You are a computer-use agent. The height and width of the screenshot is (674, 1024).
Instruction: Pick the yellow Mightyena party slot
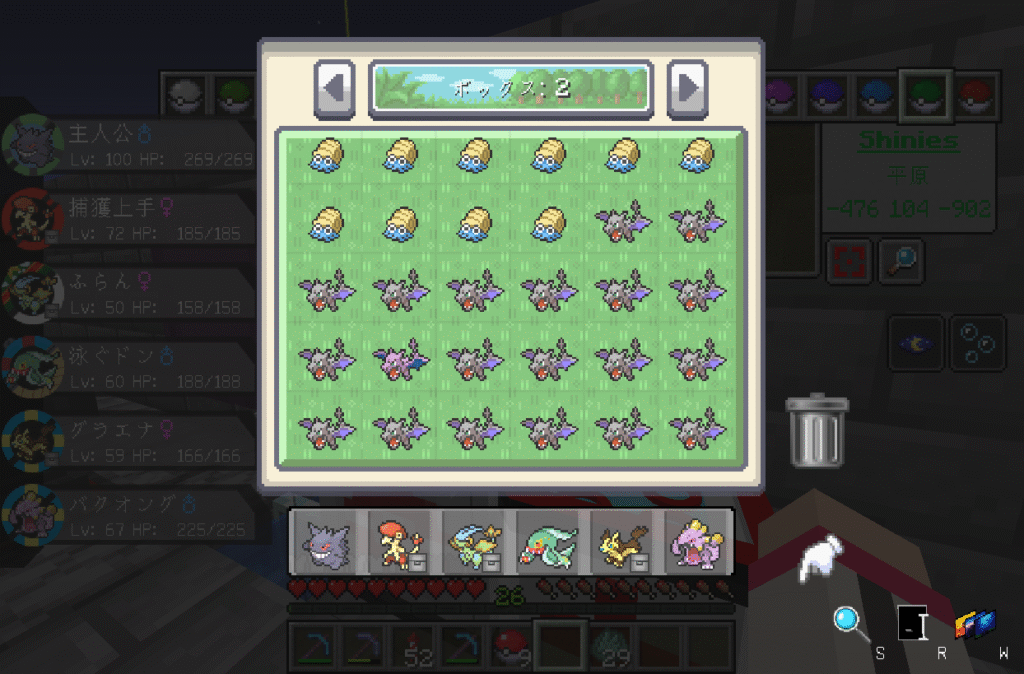[622, 543]
